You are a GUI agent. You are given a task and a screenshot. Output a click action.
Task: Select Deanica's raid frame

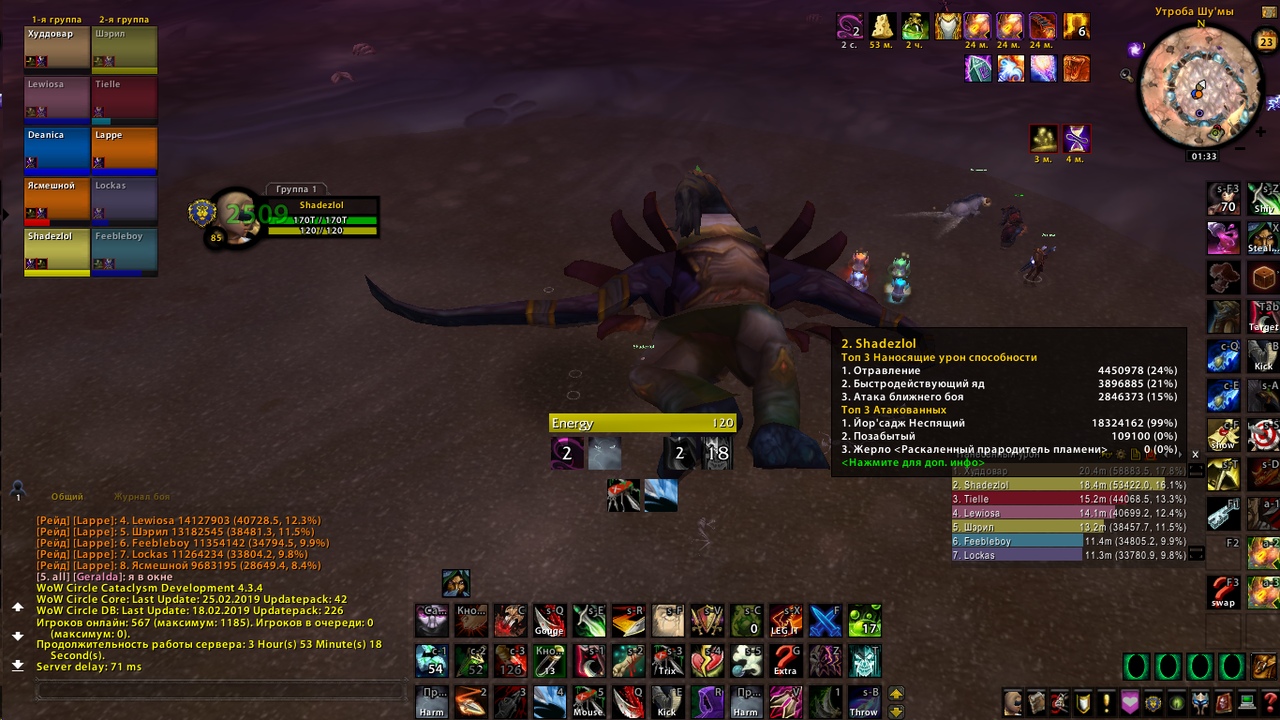(57, 149)
